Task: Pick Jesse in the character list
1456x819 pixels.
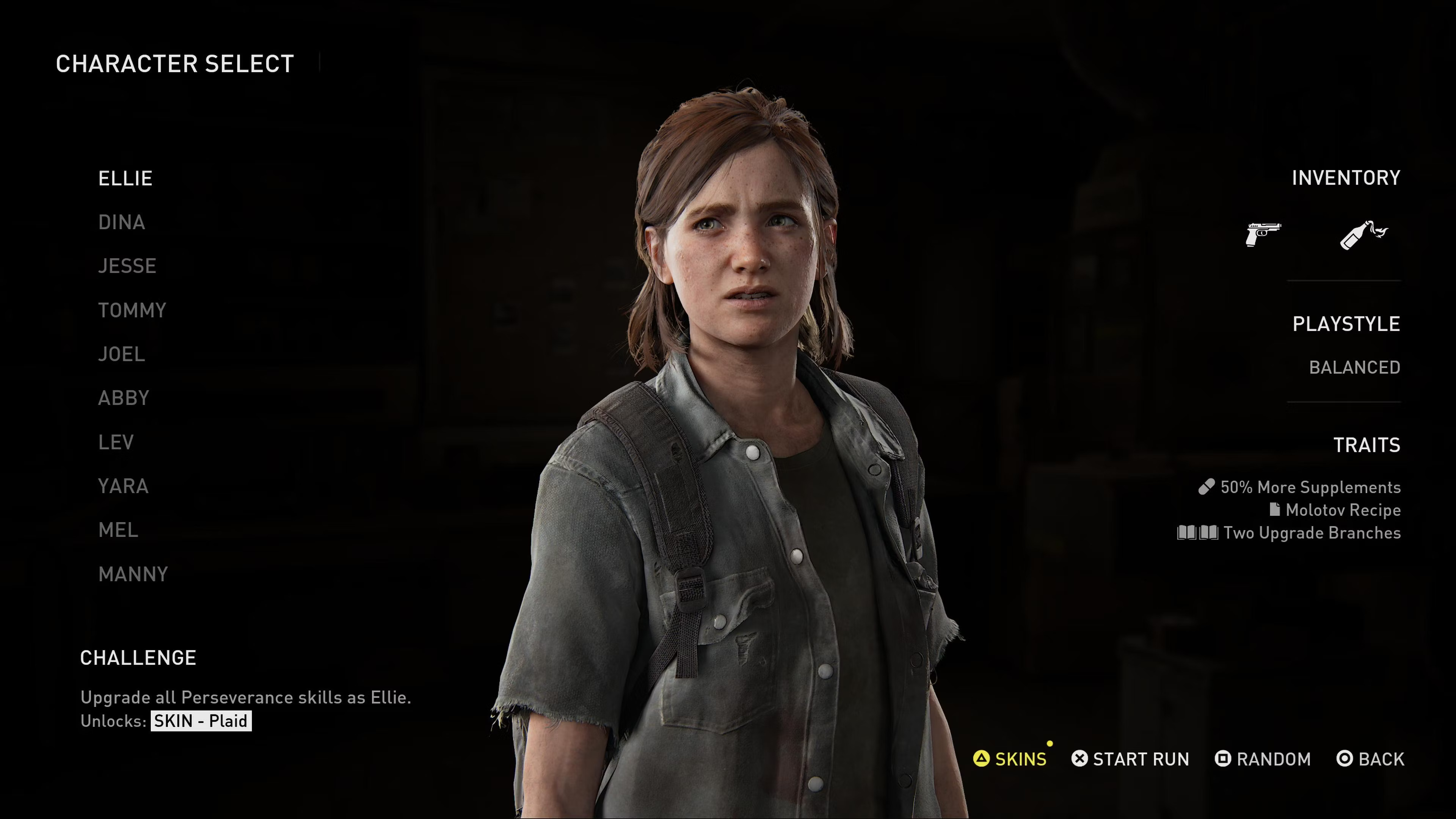Action: (x=127, y=266)
